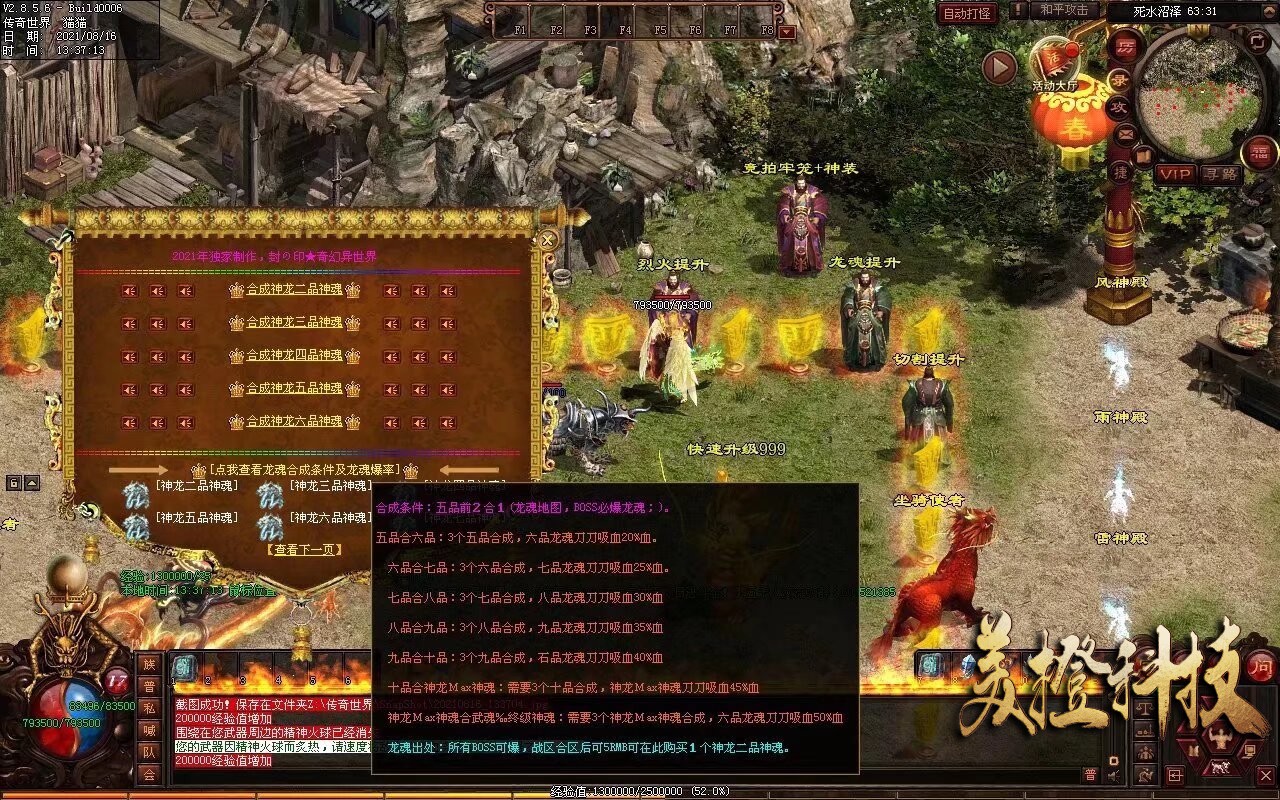The image size is (1280, 800).
Task: Open the mail envelope icon beside the minimap
Action: [x=1125, y=135]
